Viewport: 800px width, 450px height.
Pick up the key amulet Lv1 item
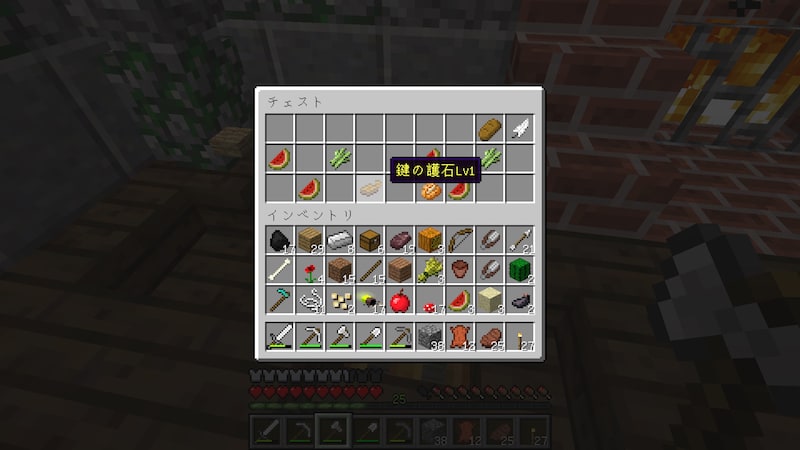click(x=370, y=188)
